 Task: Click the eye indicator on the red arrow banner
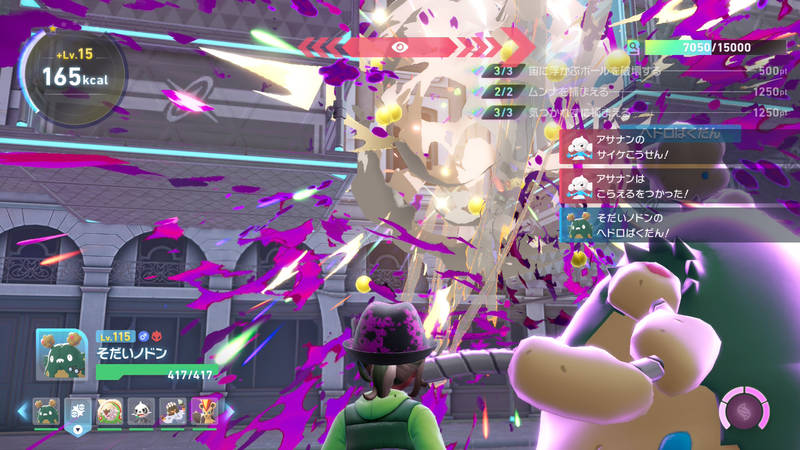(400, 46)
